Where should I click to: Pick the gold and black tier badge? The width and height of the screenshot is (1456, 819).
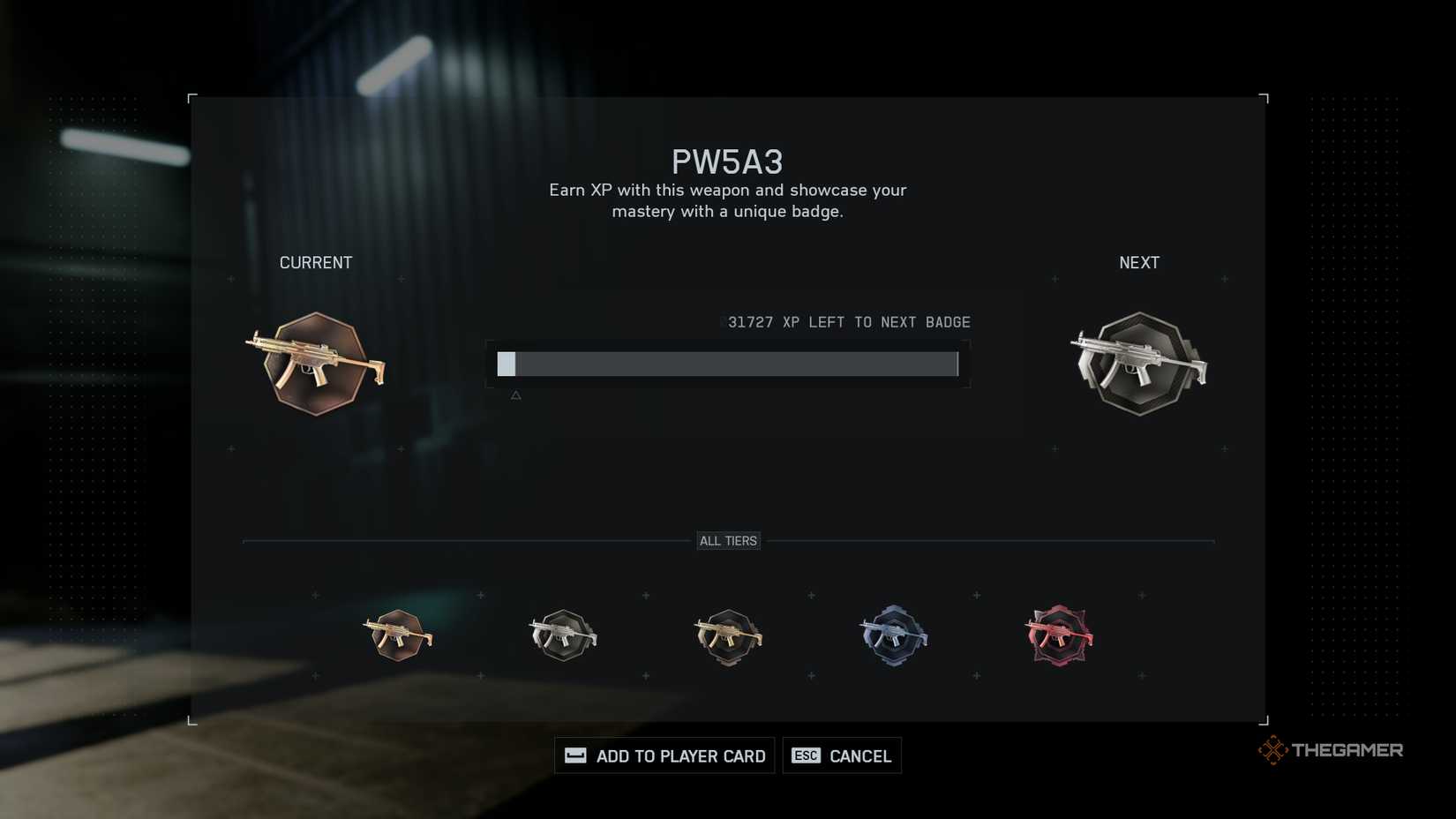pos(728,636)
